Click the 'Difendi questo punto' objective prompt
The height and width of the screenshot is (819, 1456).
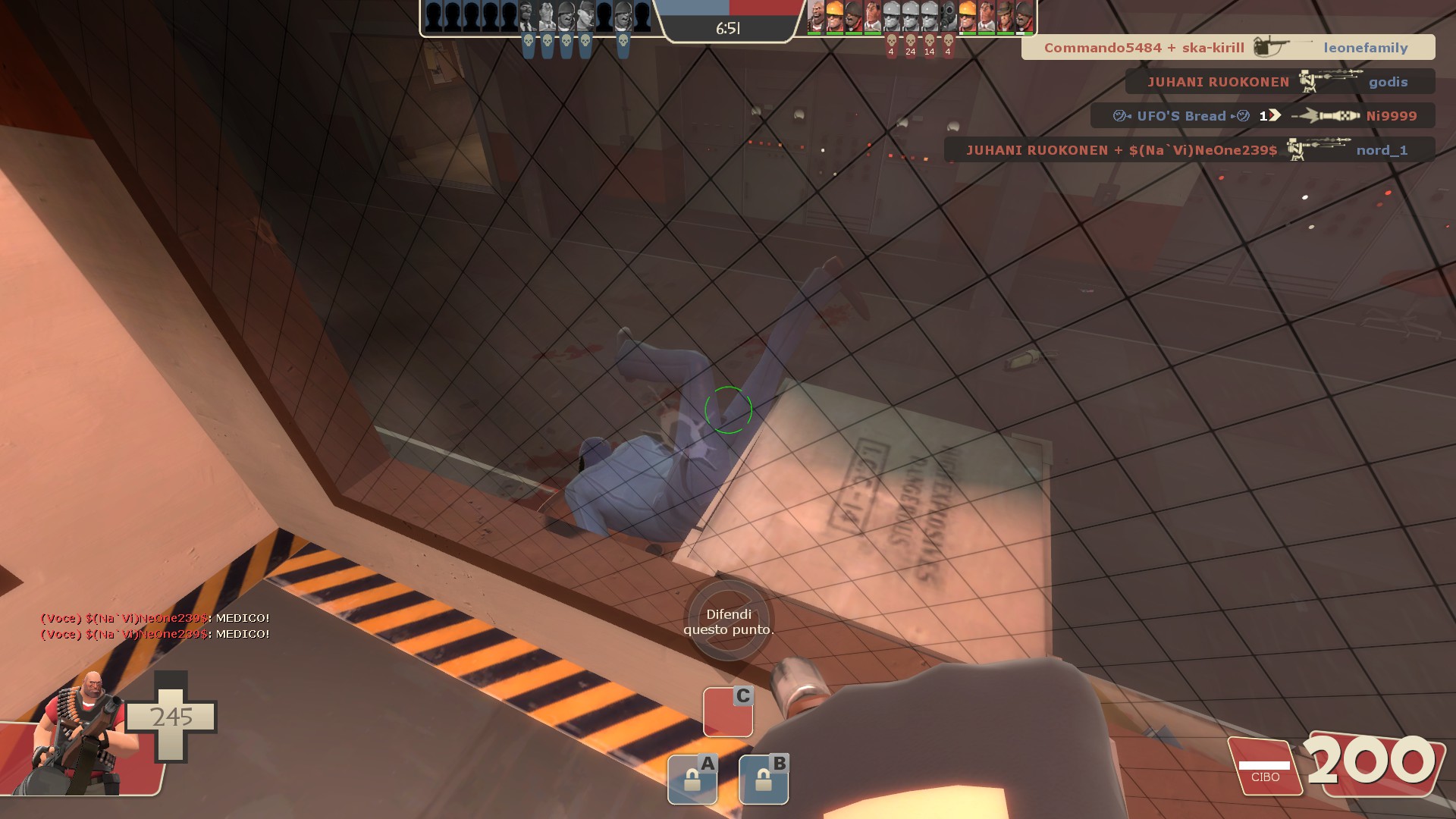click(729, 622)
